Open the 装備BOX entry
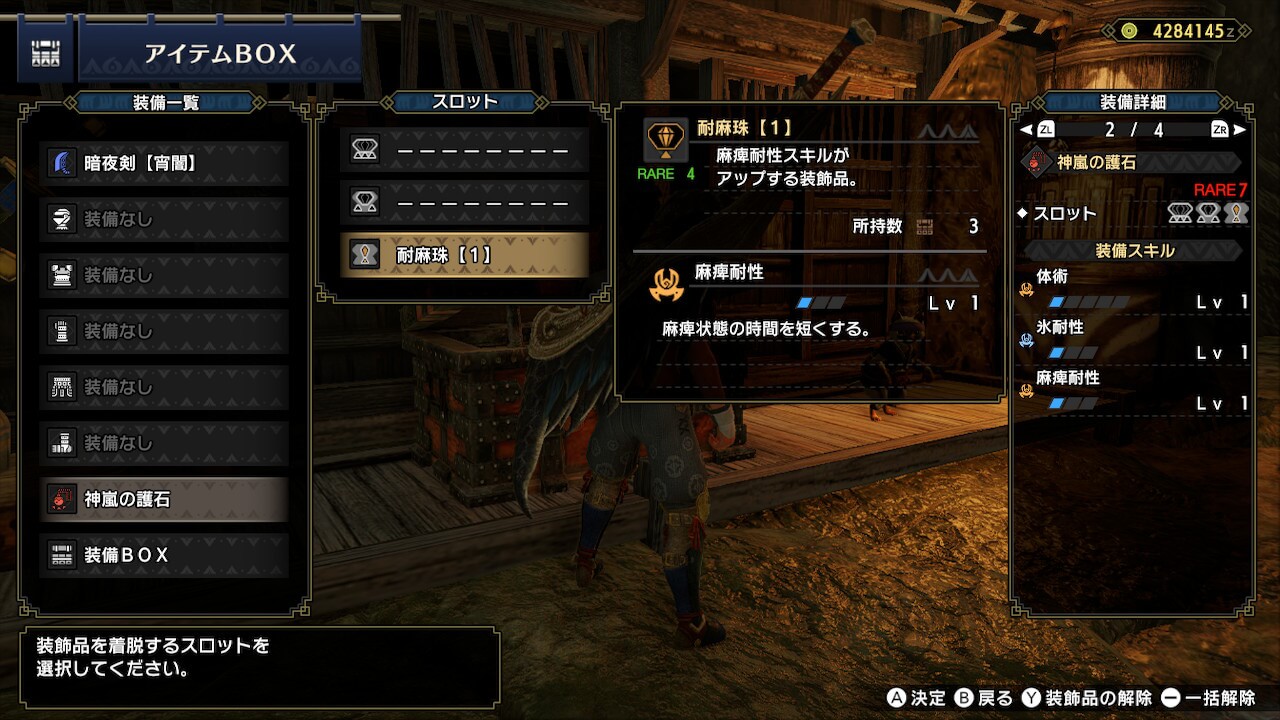Viewport: 1280px width, 720px height. click(165, 555)
